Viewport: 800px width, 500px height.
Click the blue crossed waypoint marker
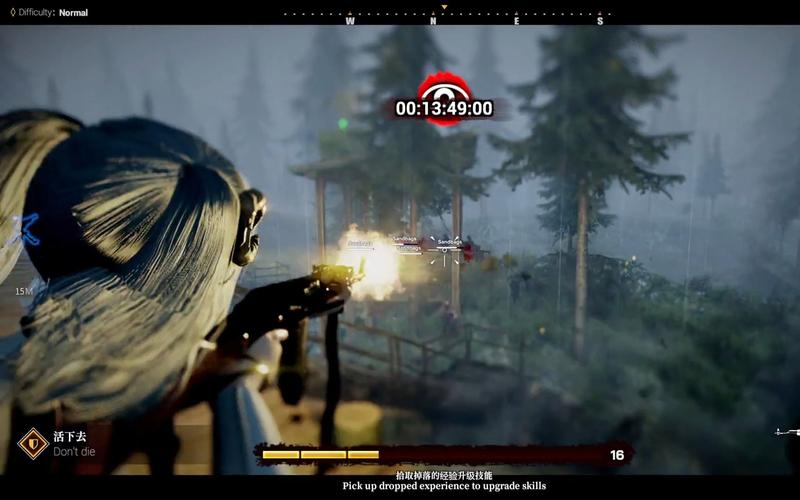tap(23, 229)
